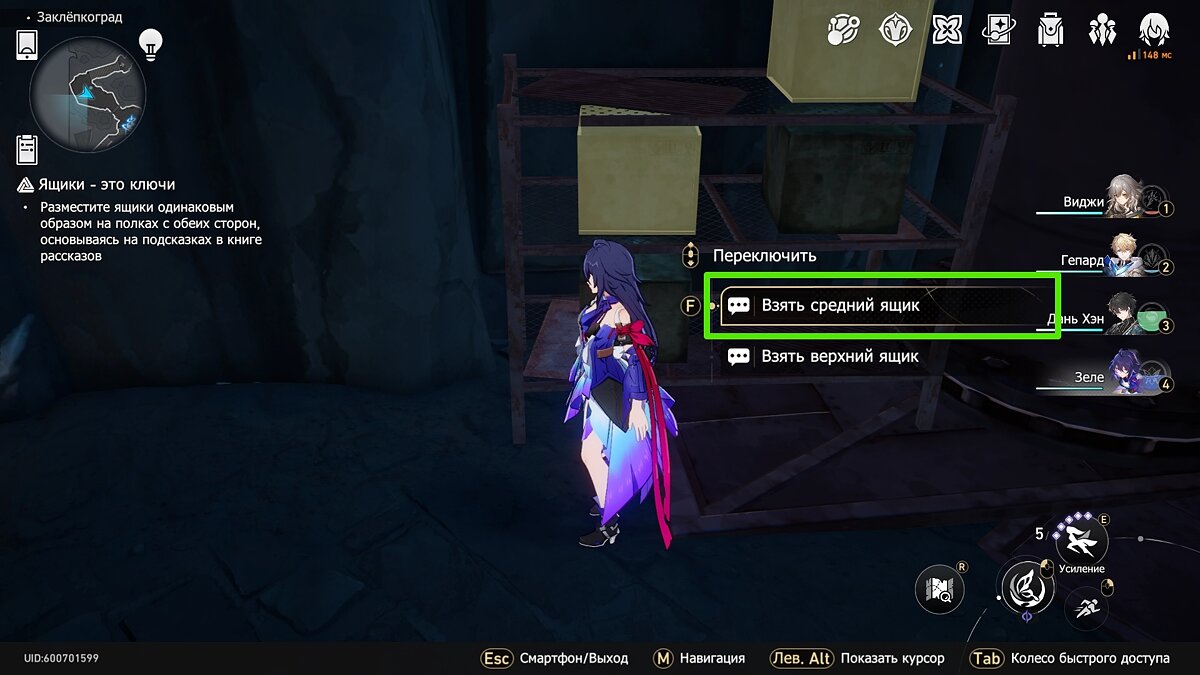Open the suitcase inventory icon

(x=1051, y=30)
